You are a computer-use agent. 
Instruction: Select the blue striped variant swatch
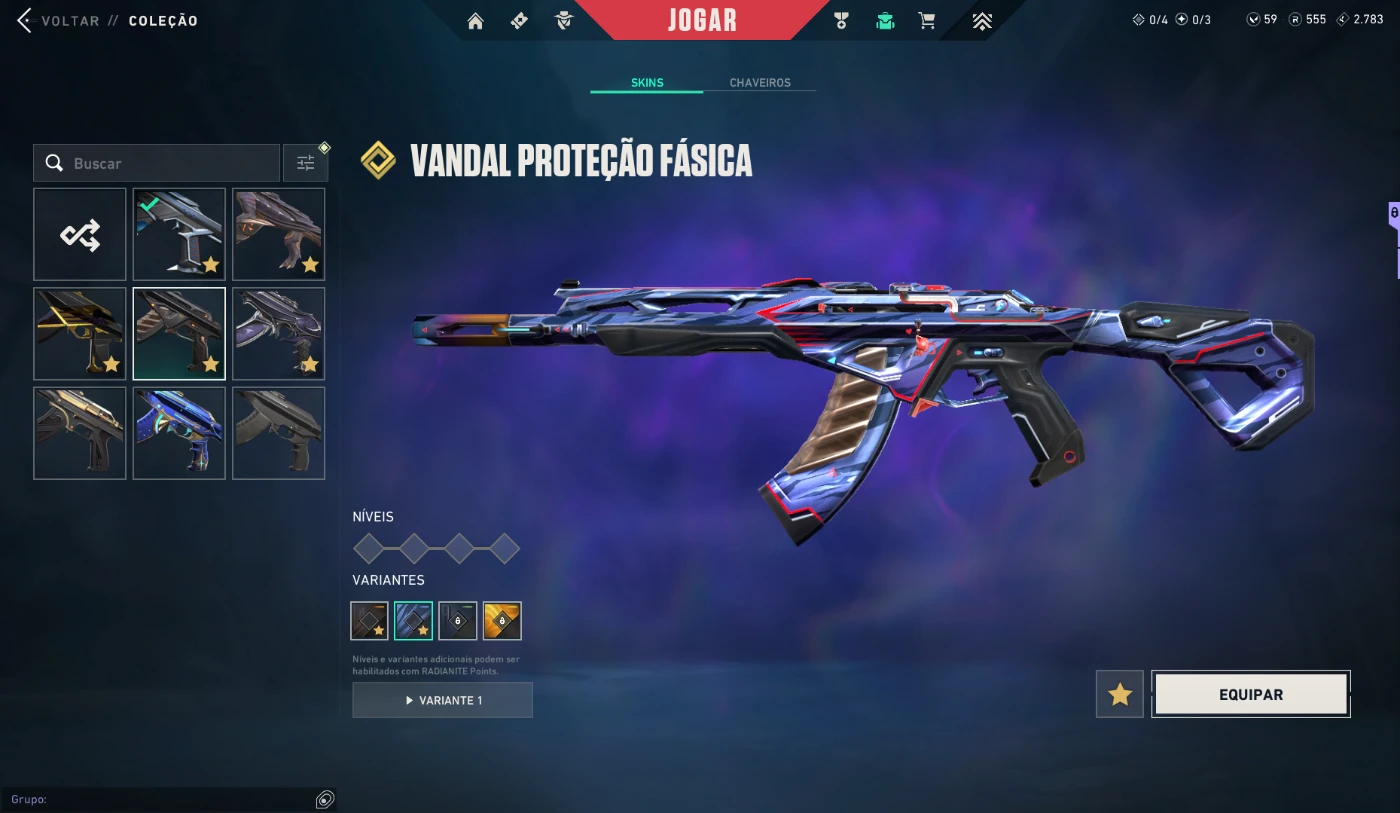coord(413,621)
